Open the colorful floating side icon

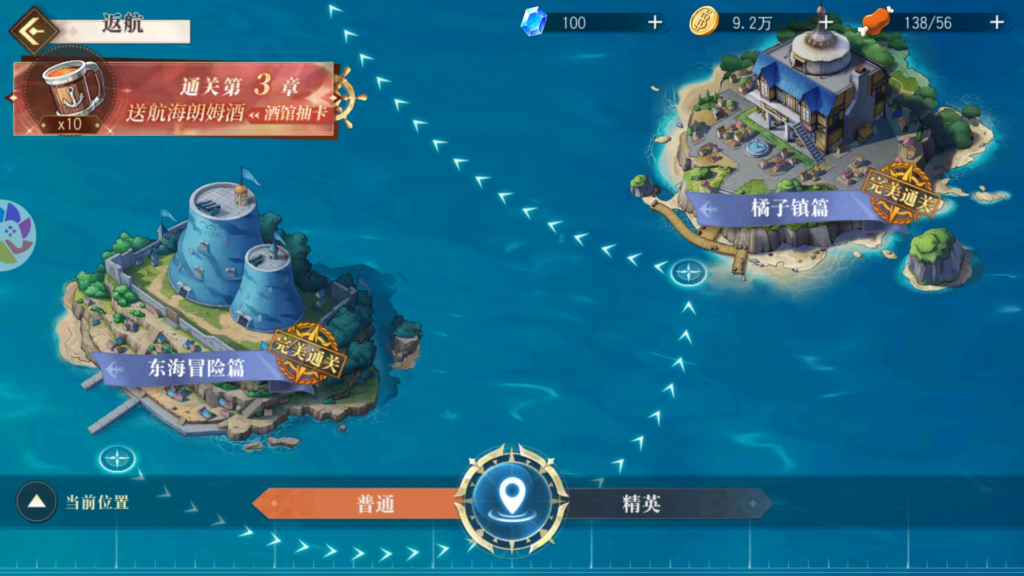(x=13, y=237)
